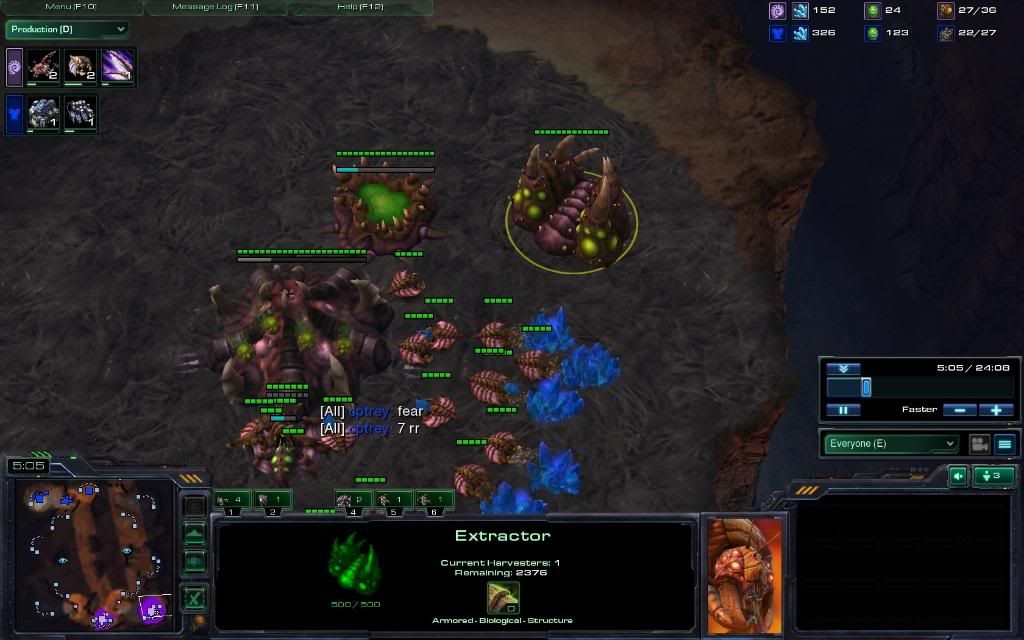
Task: Toggle the camera follow button
Action: 979,444
